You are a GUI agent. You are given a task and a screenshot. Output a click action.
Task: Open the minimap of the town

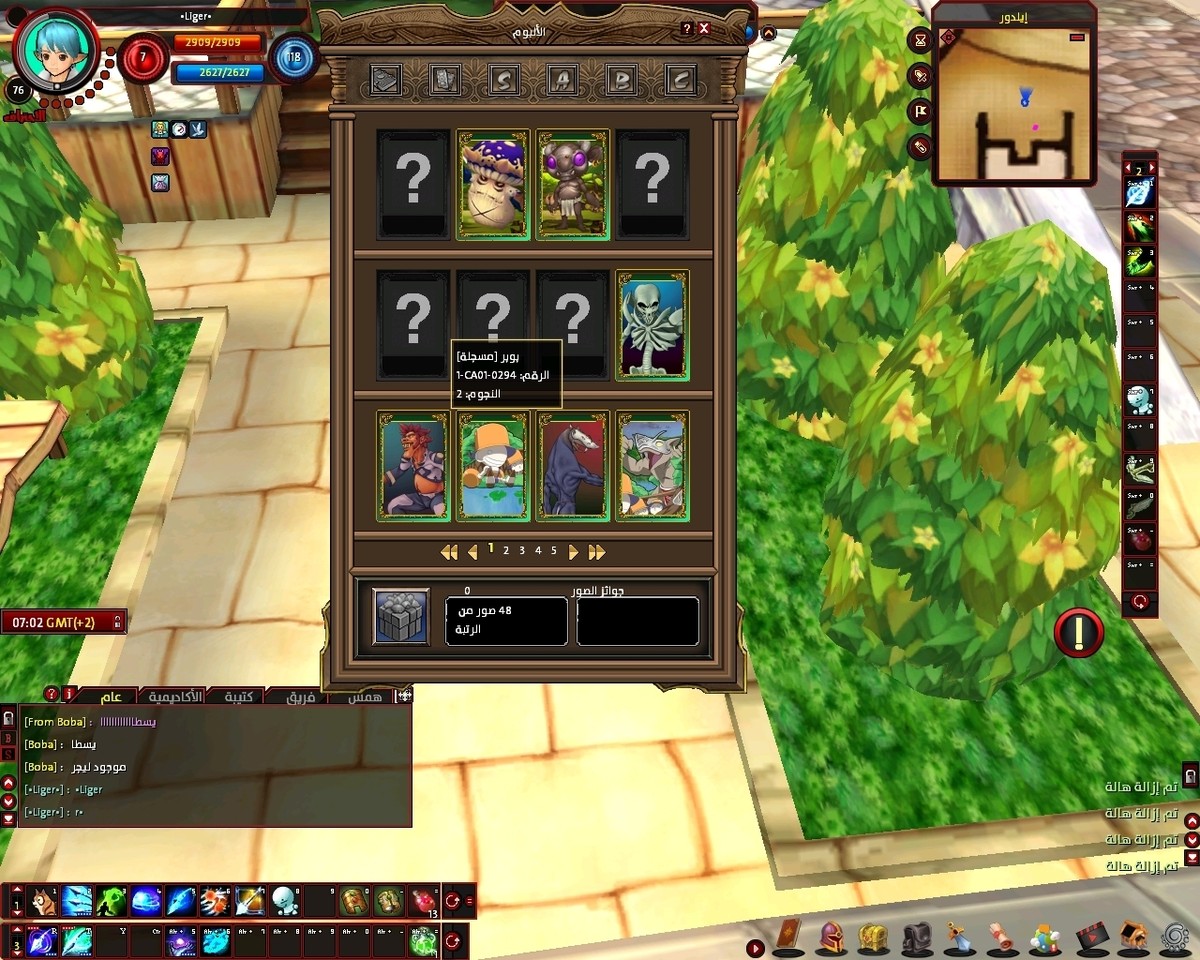point(1015,110)
